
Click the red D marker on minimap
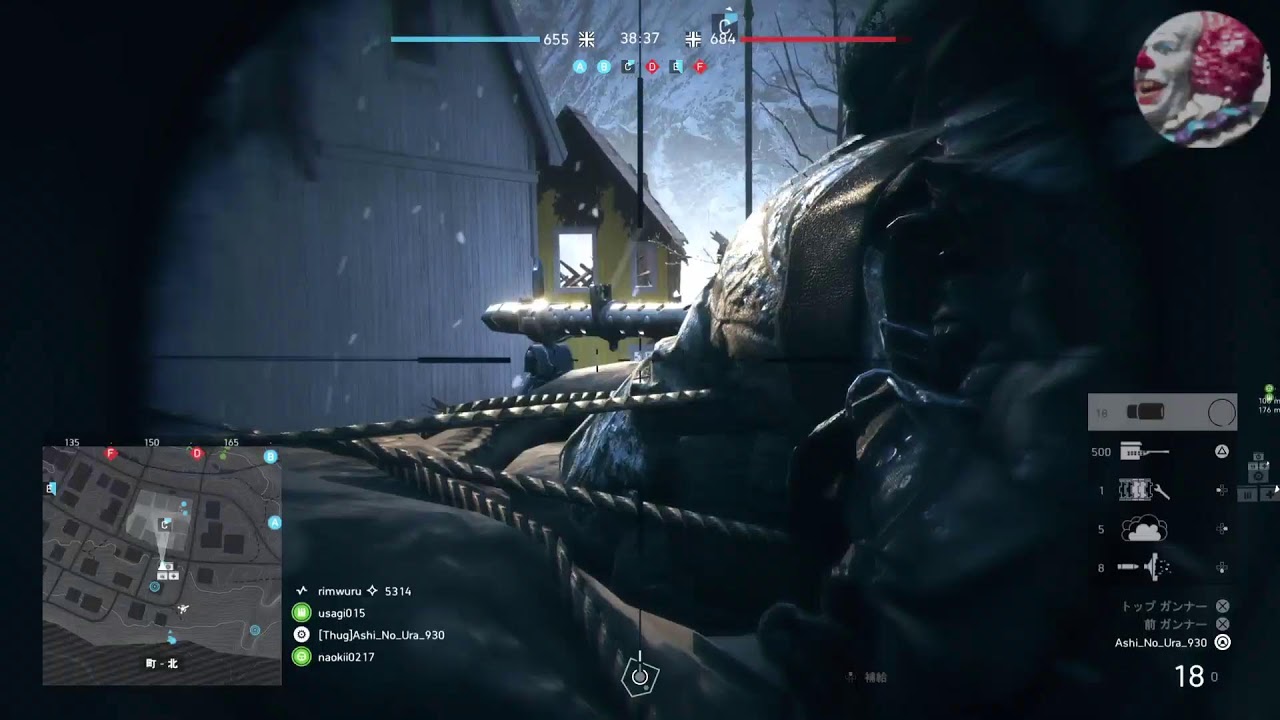[x=197, y=454]
